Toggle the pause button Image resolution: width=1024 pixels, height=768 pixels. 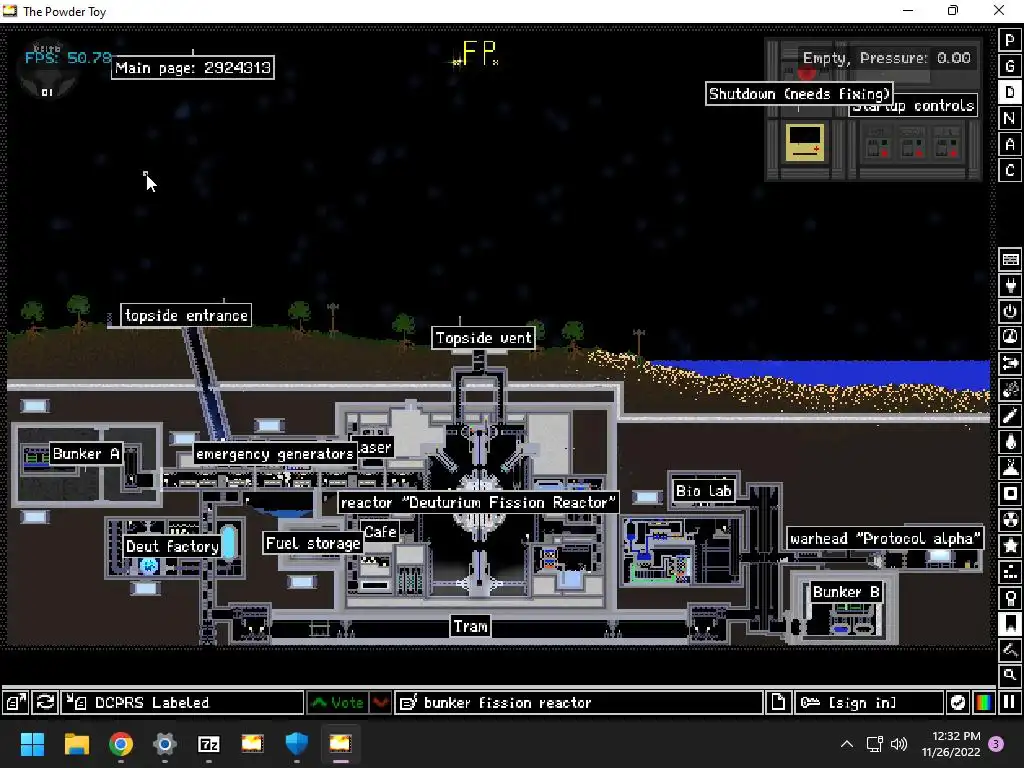point(1010,703)
